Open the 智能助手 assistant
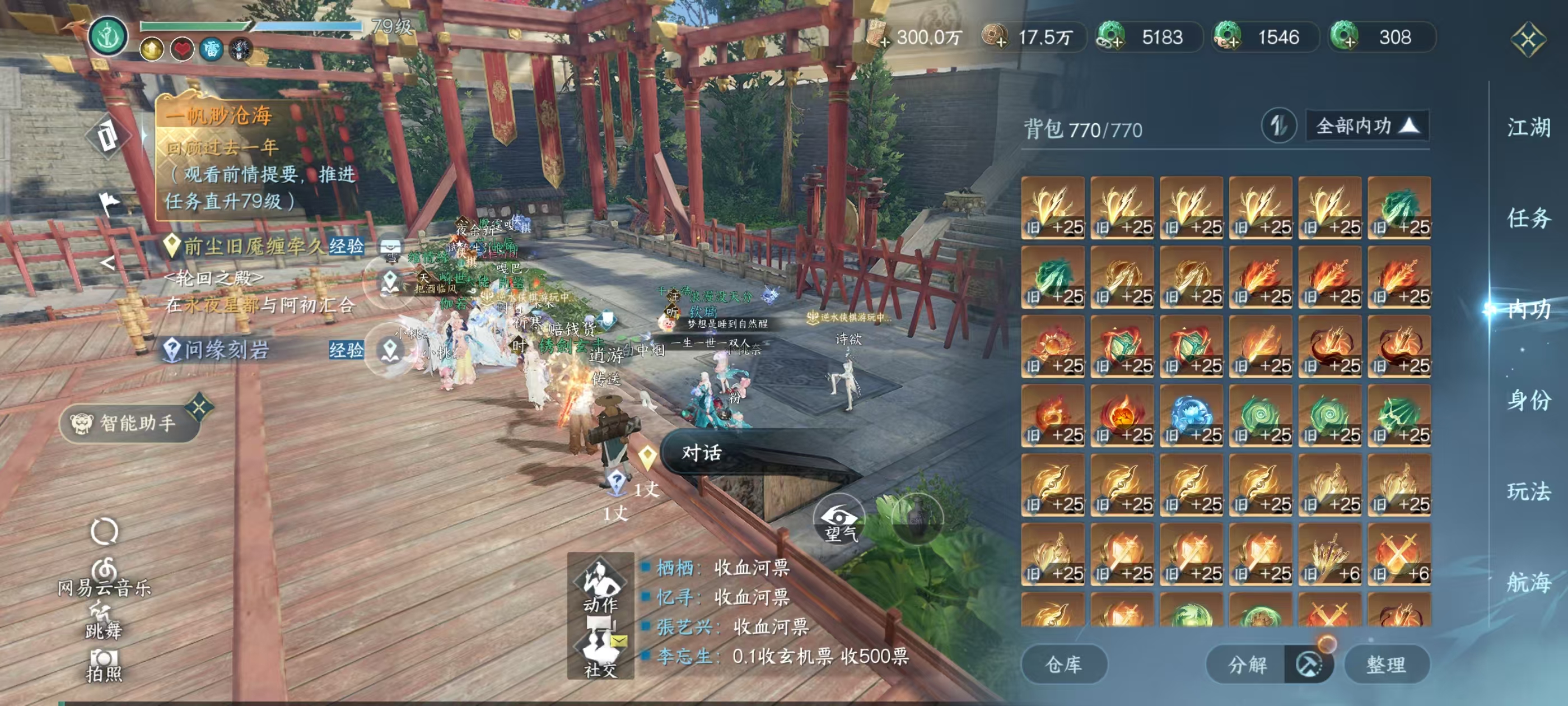This screenshot has width=1568, height=706. pos(129,422)
